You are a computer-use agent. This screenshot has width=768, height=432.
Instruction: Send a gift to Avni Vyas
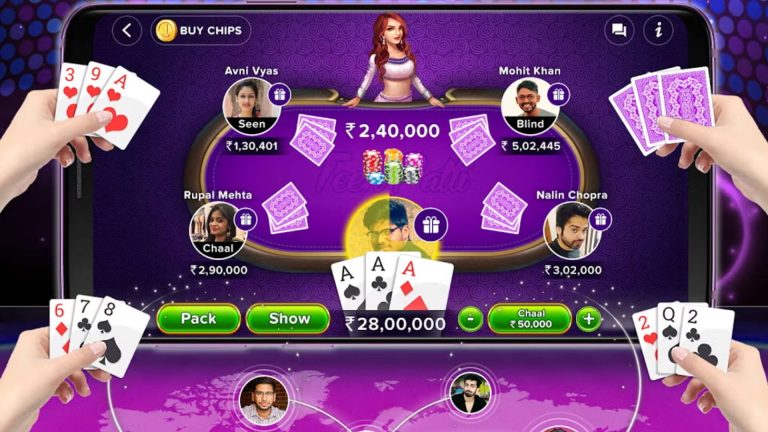(278, 95)
